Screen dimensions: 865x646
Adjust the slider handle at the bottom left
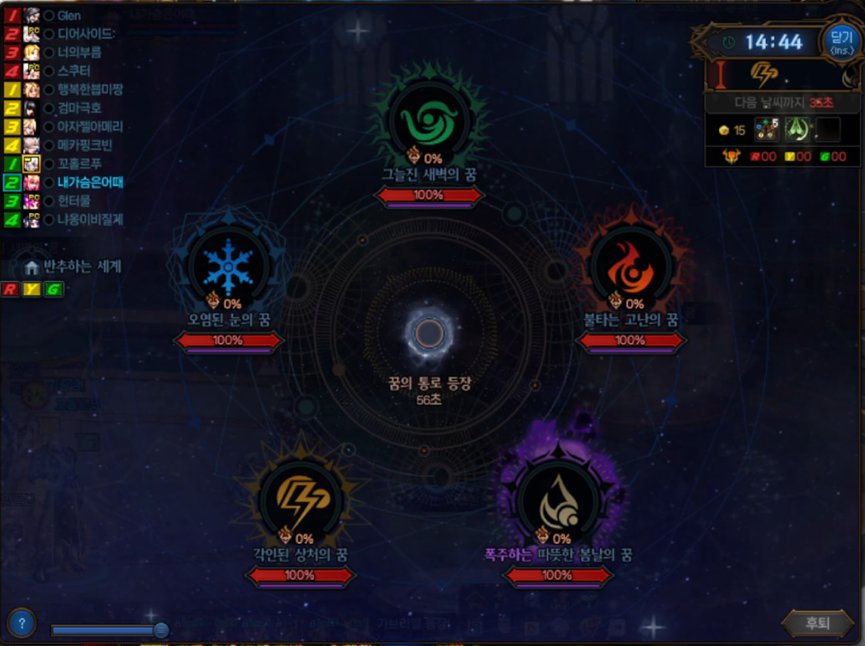pos(160,629)
